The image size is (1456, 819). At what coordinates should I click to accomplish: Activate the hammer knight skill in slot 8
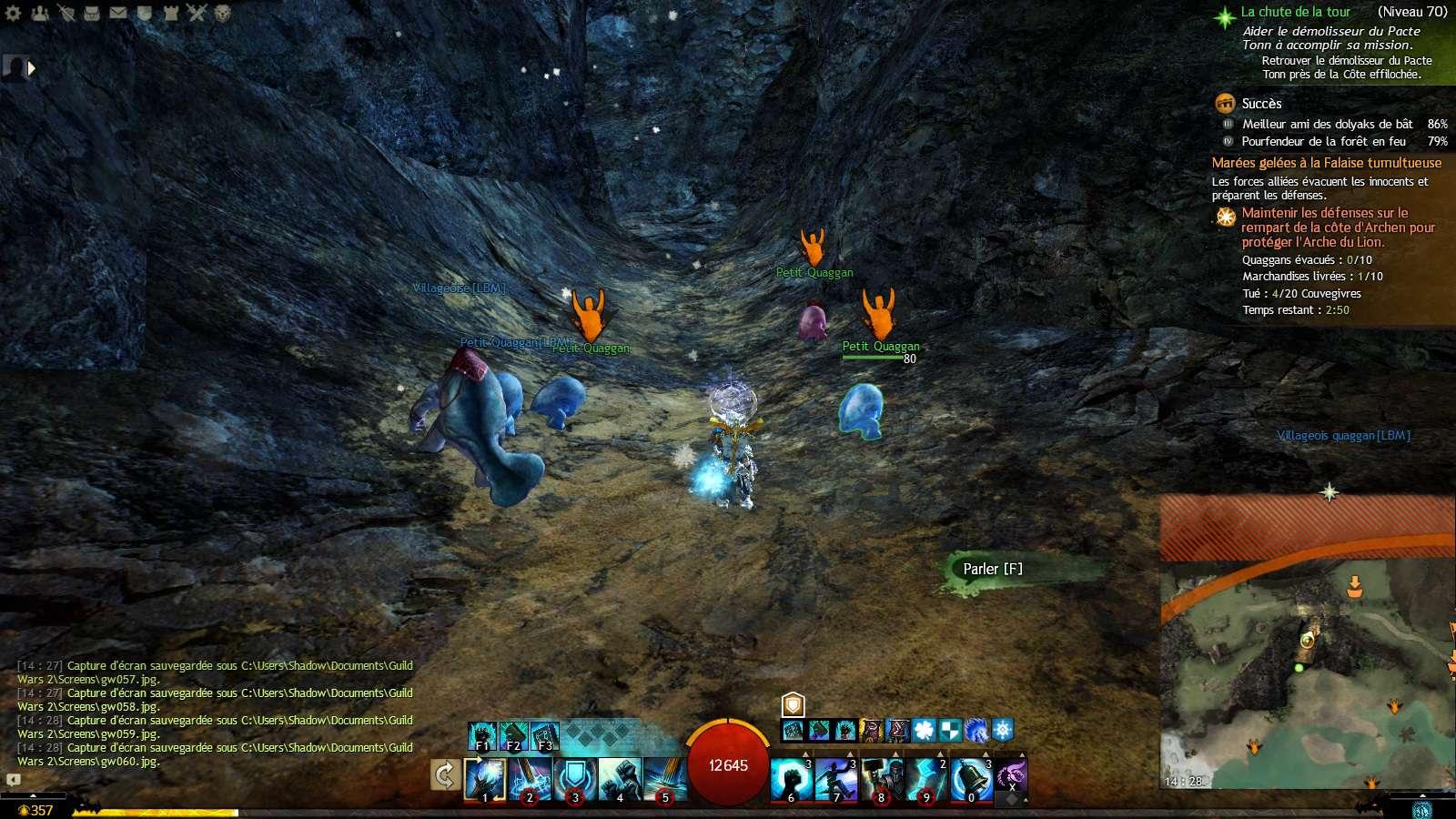coord(881,779)
